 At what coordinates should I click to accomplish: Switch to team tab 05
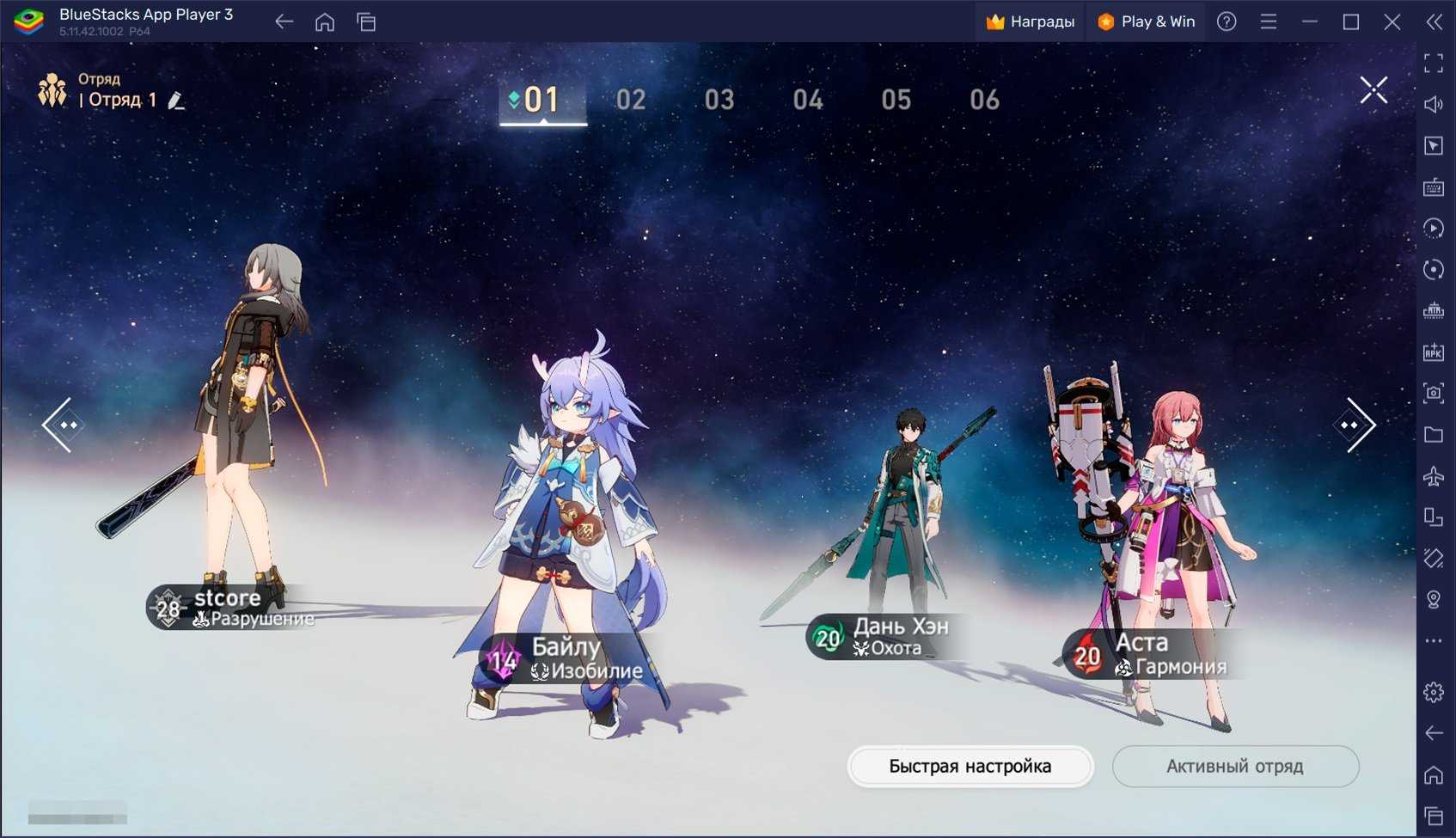pyautogui.click(x=896, y=100)
